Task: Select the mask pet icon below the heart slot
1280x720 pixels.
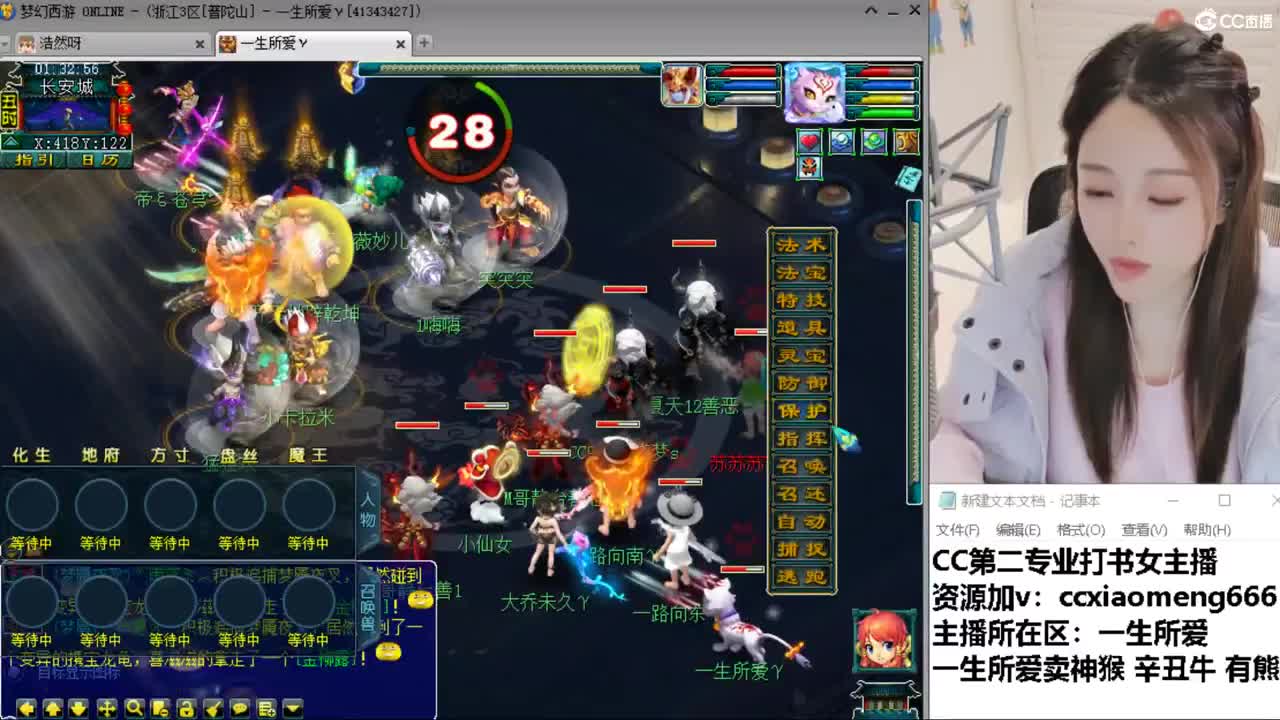Action: 809,168
